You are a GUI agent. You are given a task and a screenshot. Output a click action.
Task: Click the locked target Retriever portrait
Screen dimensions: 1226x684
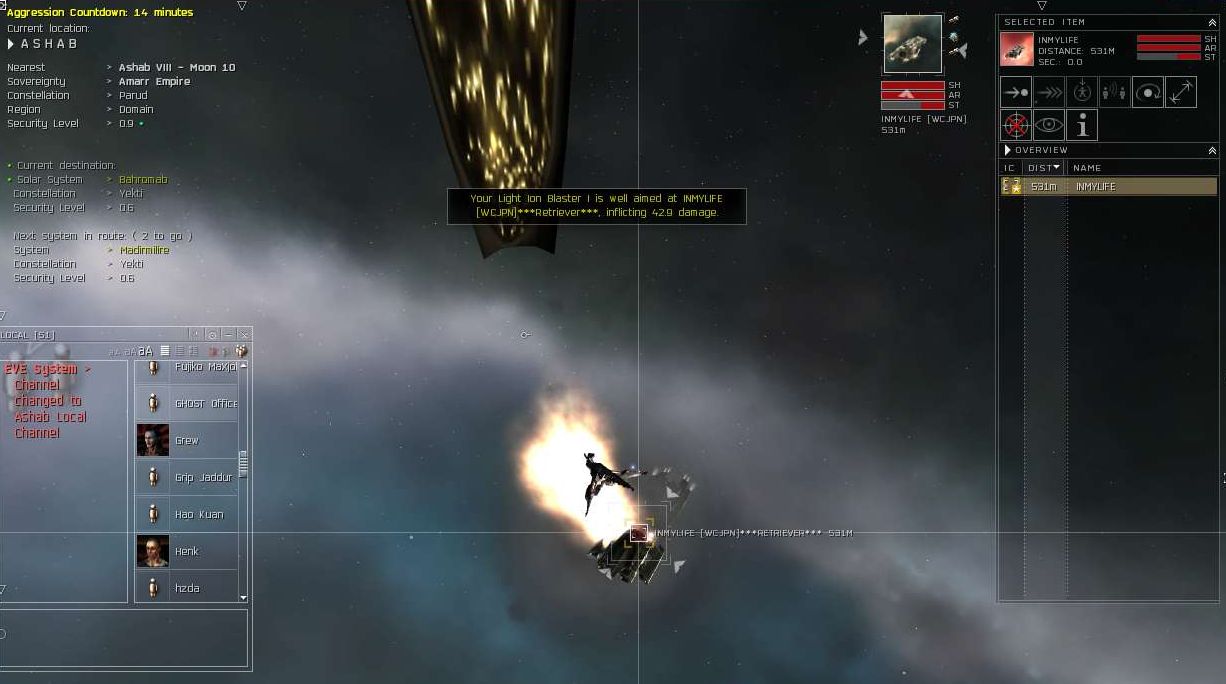coord(912,44)
